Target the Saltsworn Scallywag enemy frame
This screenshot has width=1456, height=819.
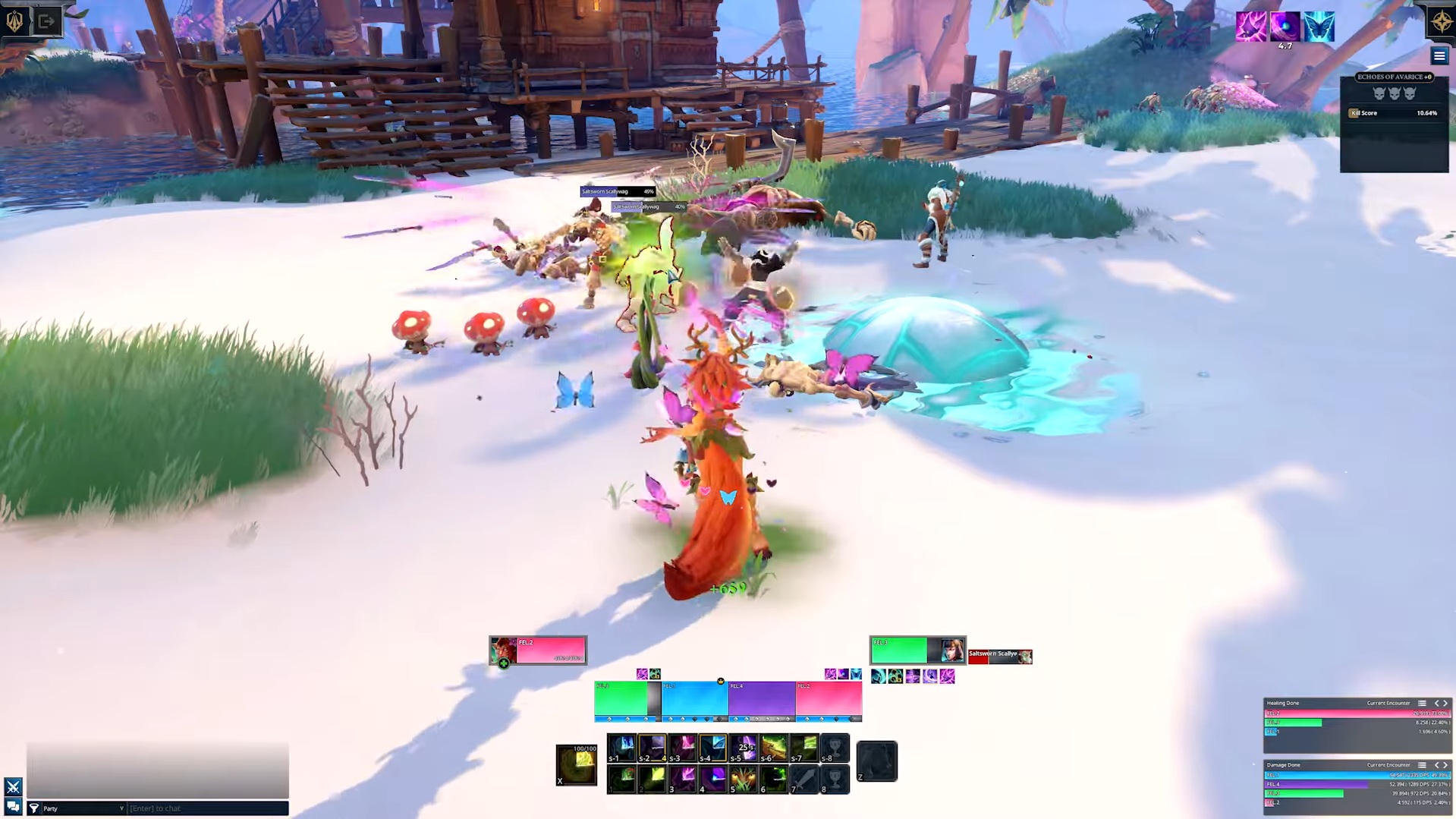999,657
